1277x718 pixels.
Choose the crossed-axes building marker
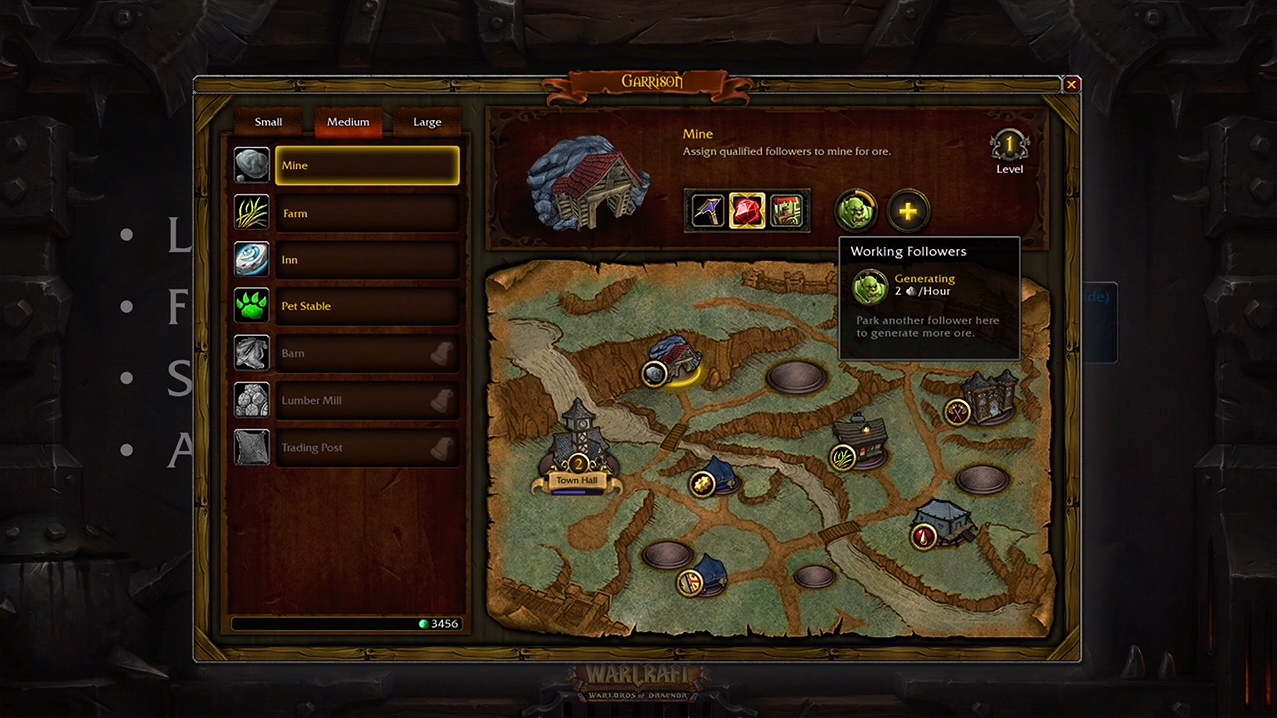tap(958, 411)
